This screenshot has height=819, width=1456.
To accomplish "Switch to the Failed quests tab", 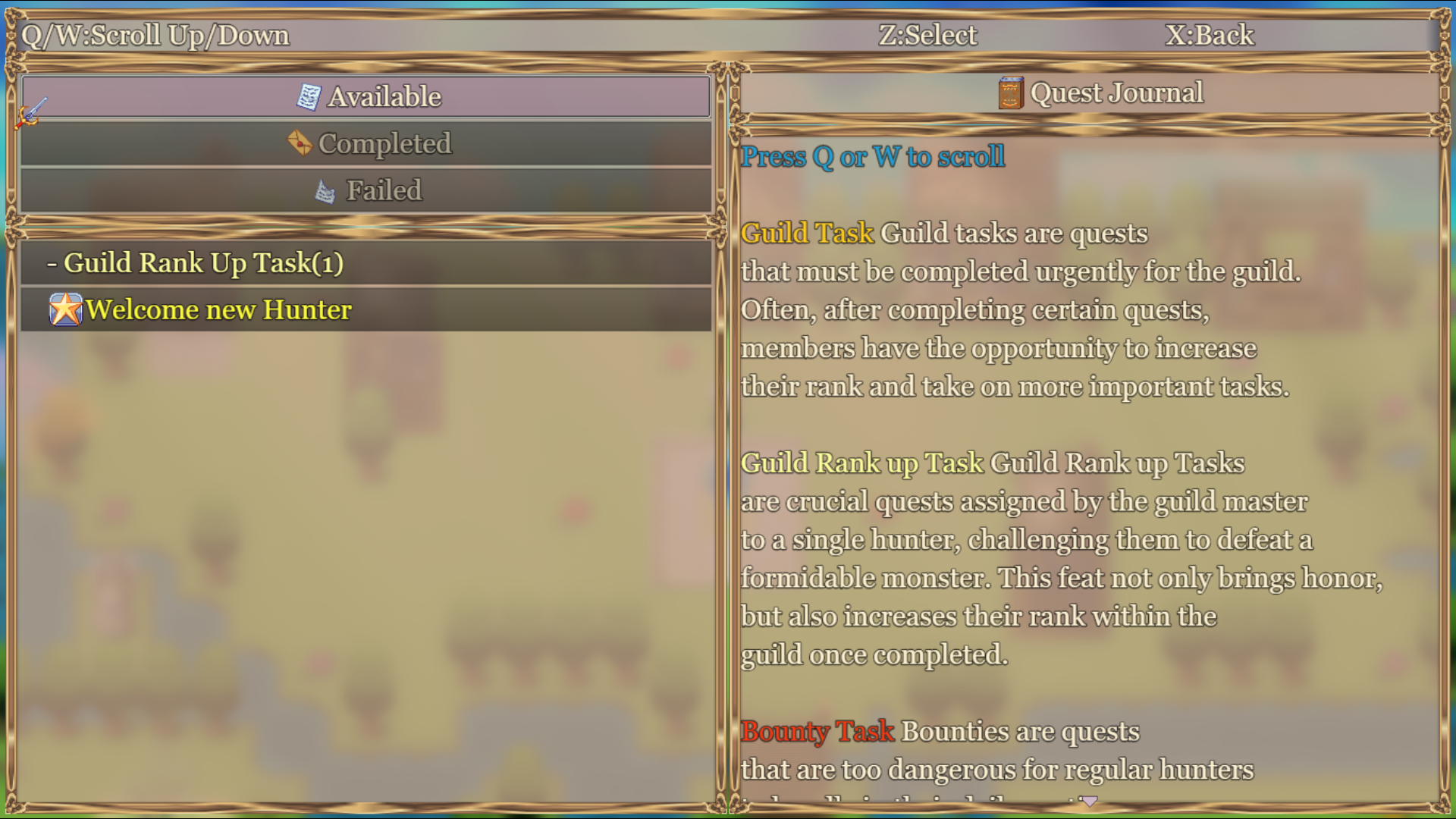I will click(367, 190).
